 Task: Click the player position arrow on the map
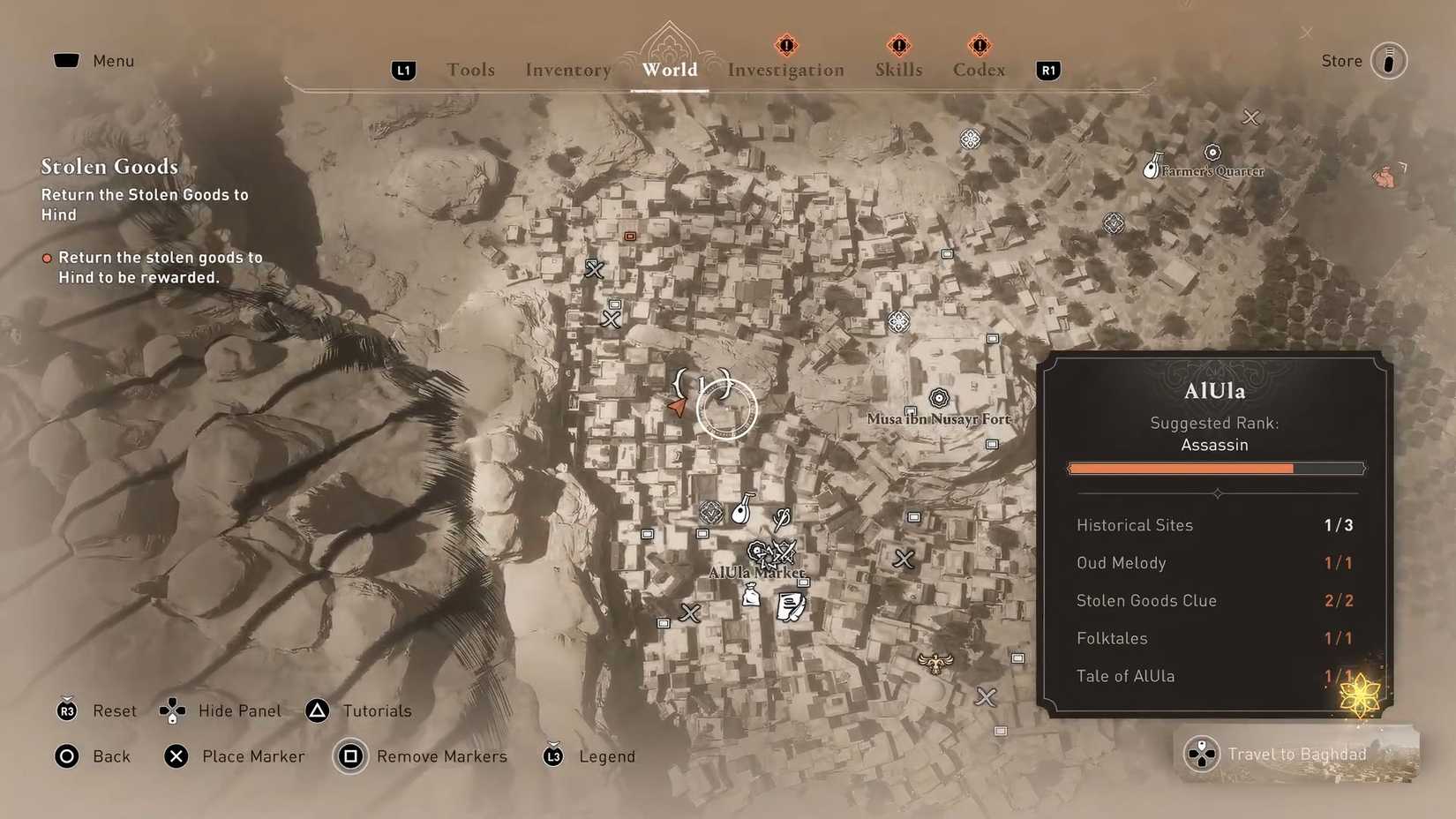[x=677, y=407]
